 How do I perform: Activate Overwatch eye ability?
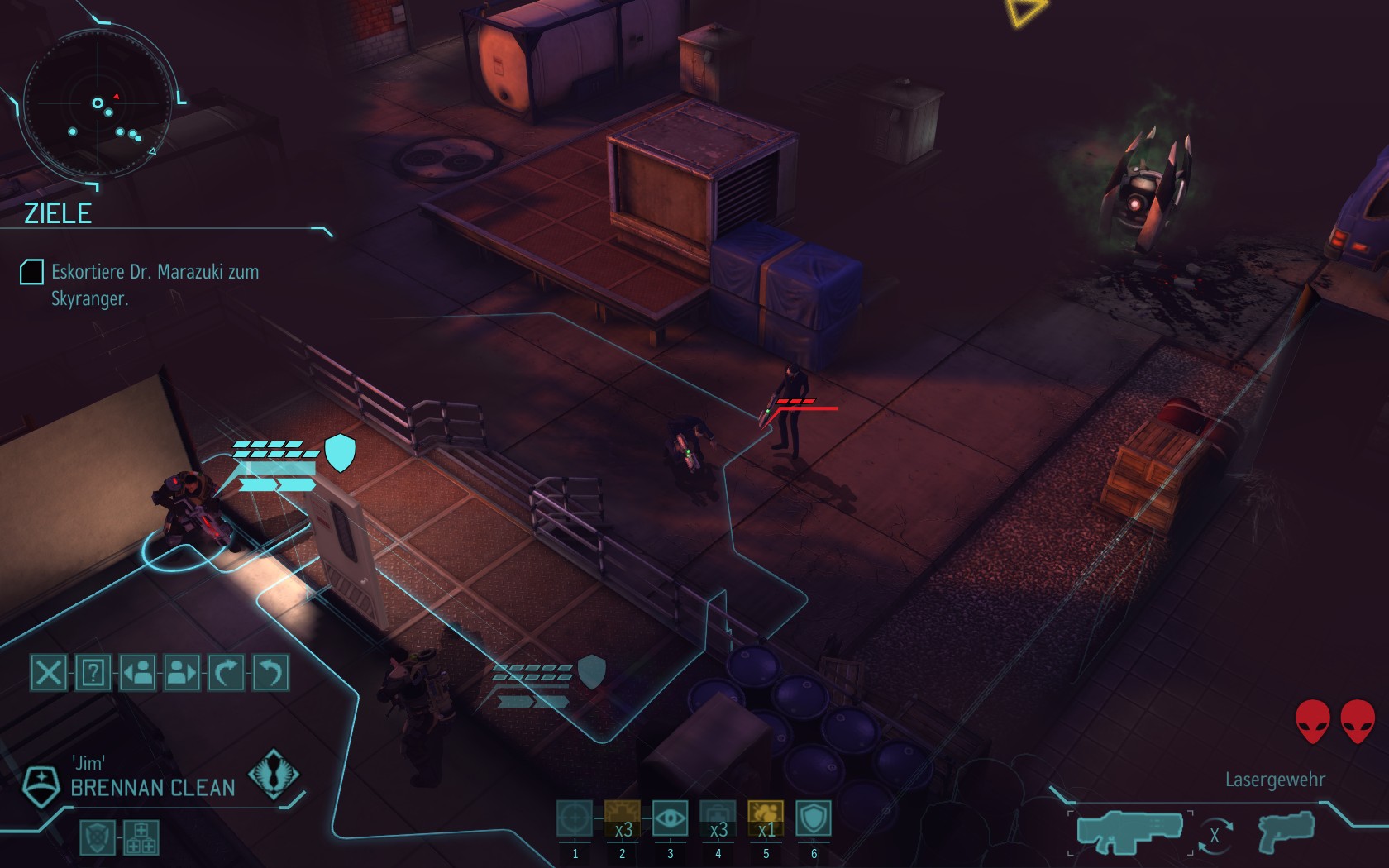670,818
